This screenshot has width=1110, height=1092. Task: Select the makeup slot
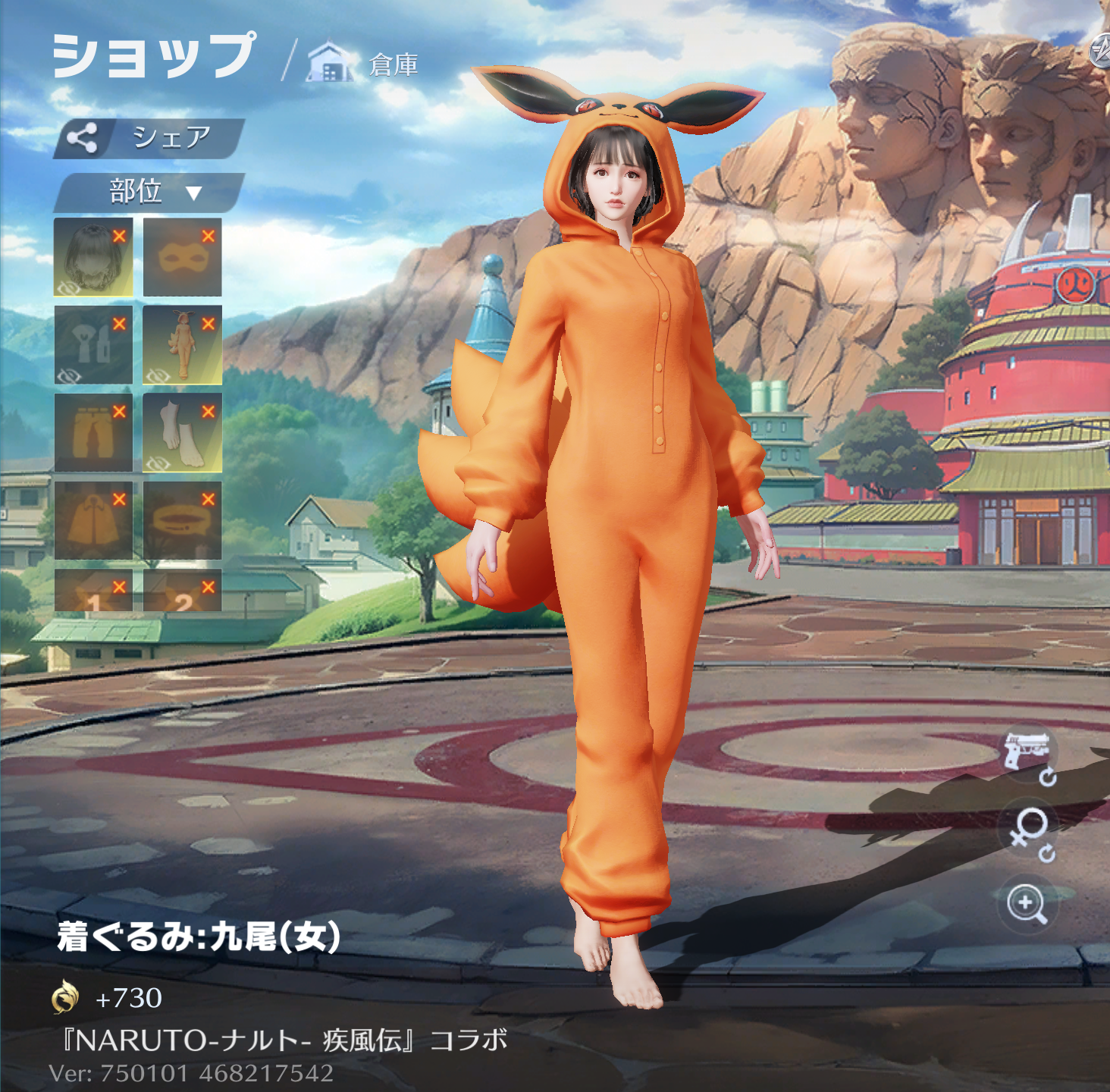pyautogui.click(x=92, y=345)
